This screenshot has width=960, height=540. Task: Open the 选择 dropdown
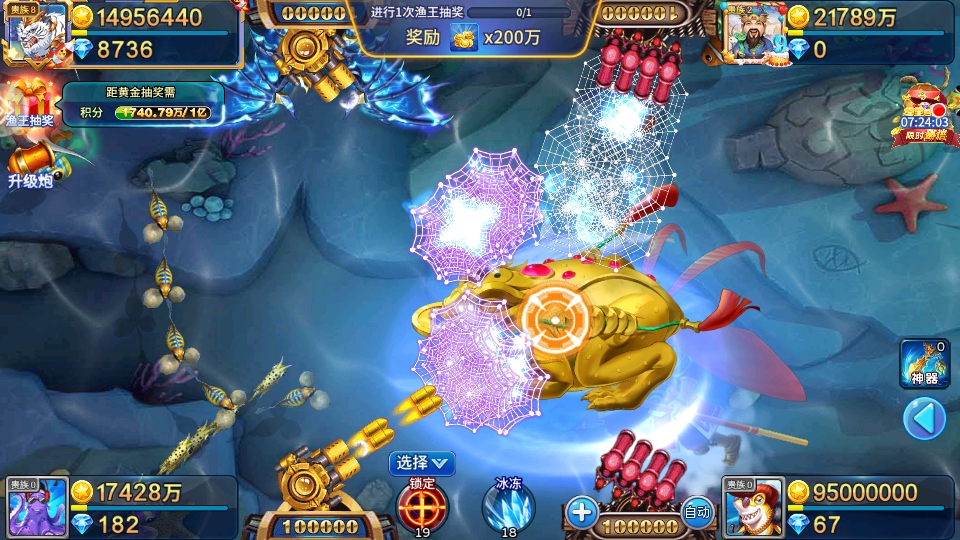422,462
